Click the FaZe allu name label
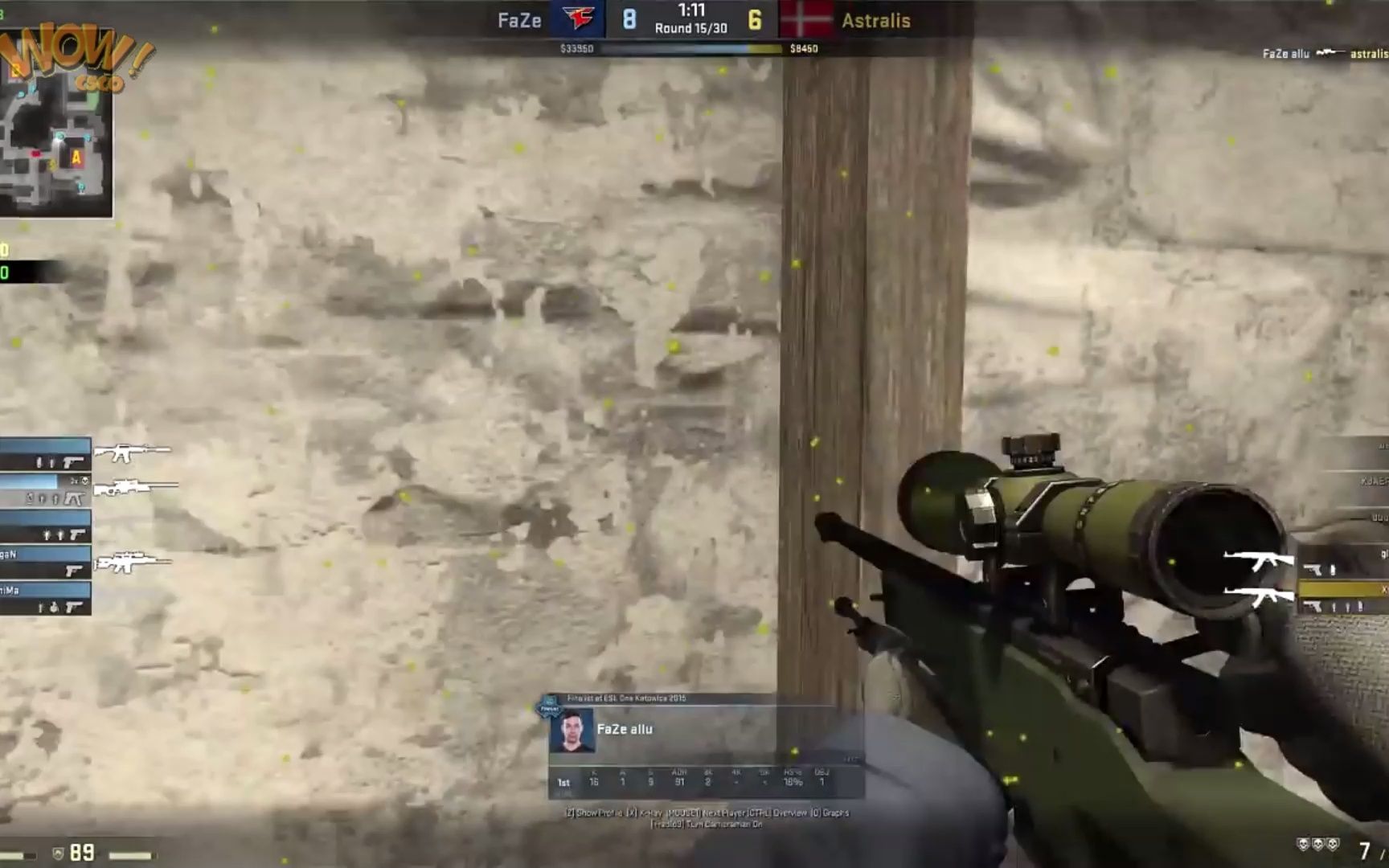The width and height of the screenshot is (1389, 868). [x=625, y=730]
